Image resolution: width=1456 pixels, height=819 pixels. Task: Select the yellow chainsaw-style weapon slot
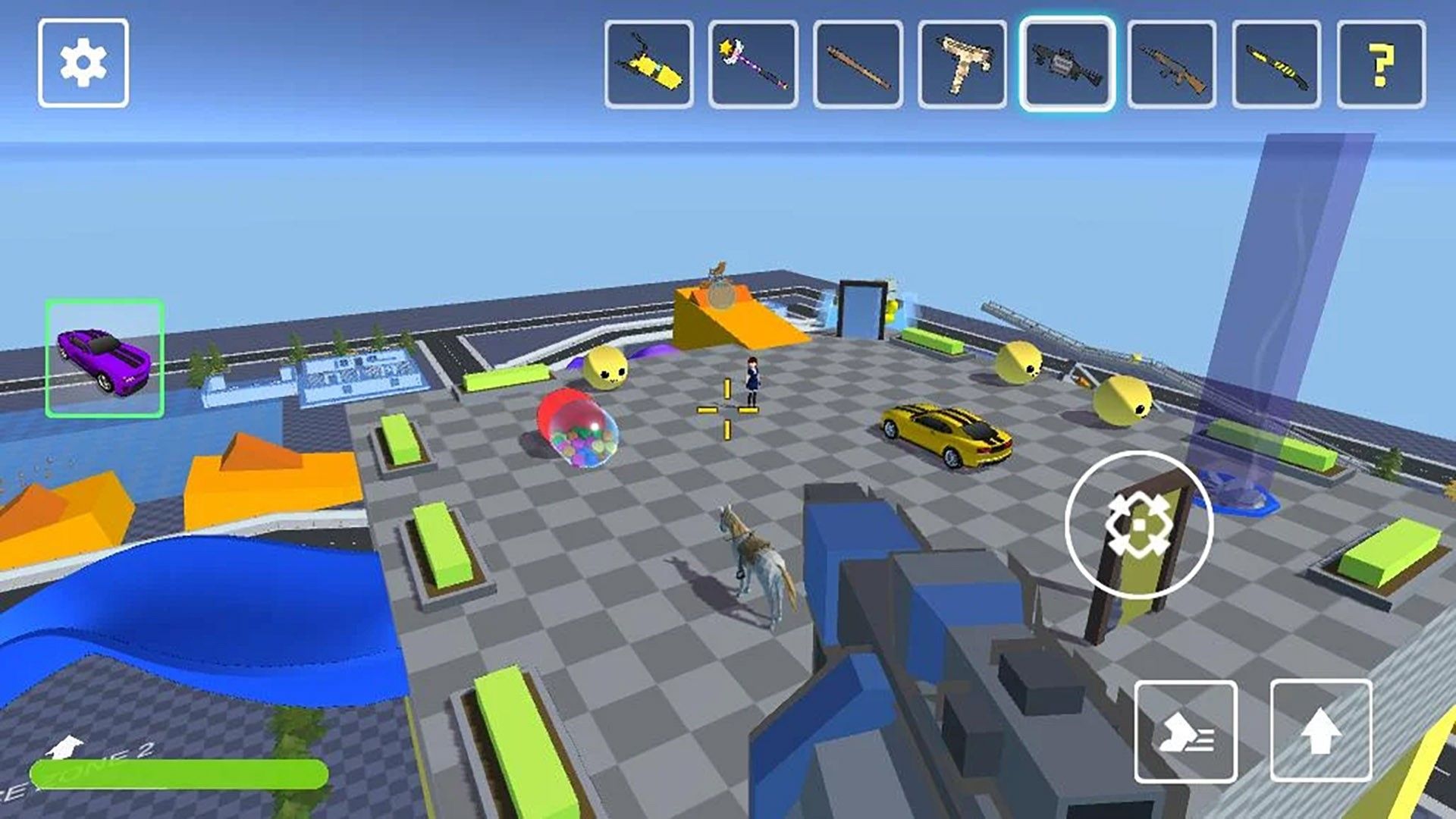pyautogui.click(x=649, y=65)
